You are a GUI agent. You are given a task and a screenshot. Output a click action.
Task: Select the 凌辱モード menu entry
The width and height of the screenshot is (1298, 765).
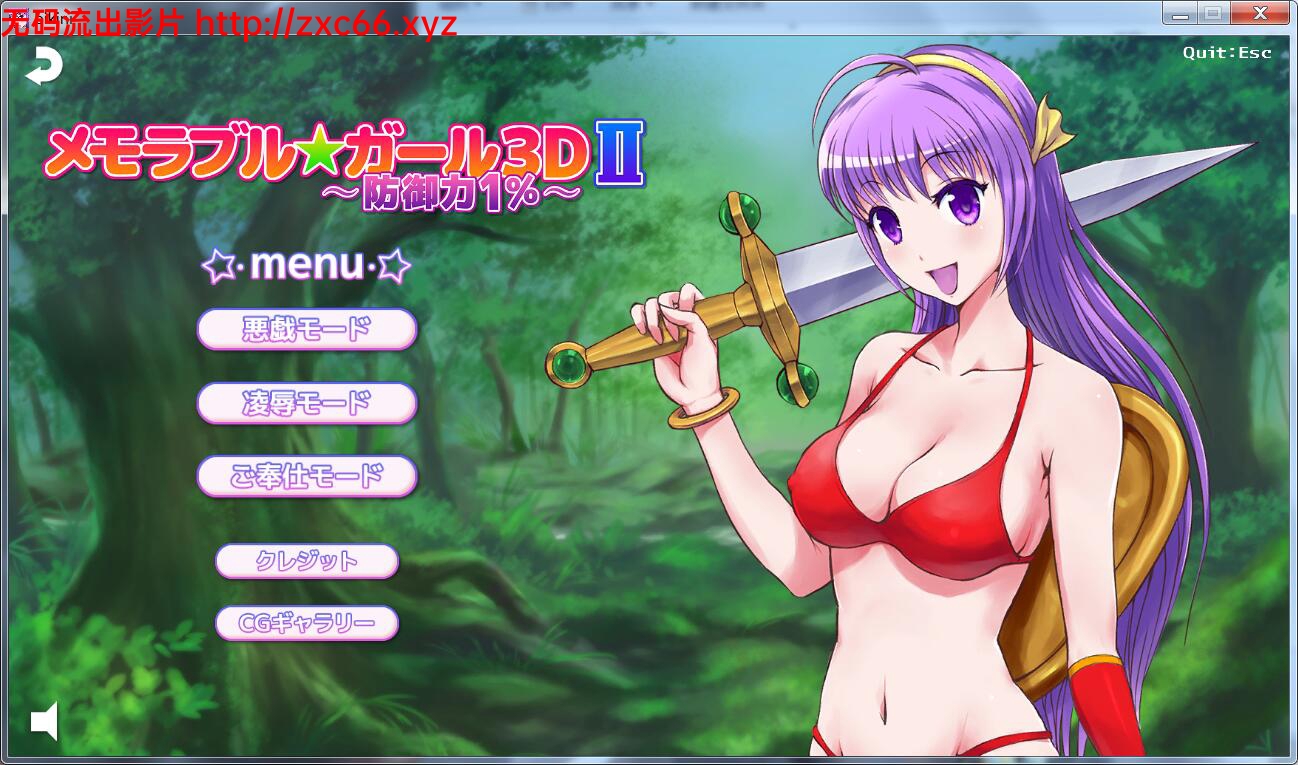tap(307, 403)
